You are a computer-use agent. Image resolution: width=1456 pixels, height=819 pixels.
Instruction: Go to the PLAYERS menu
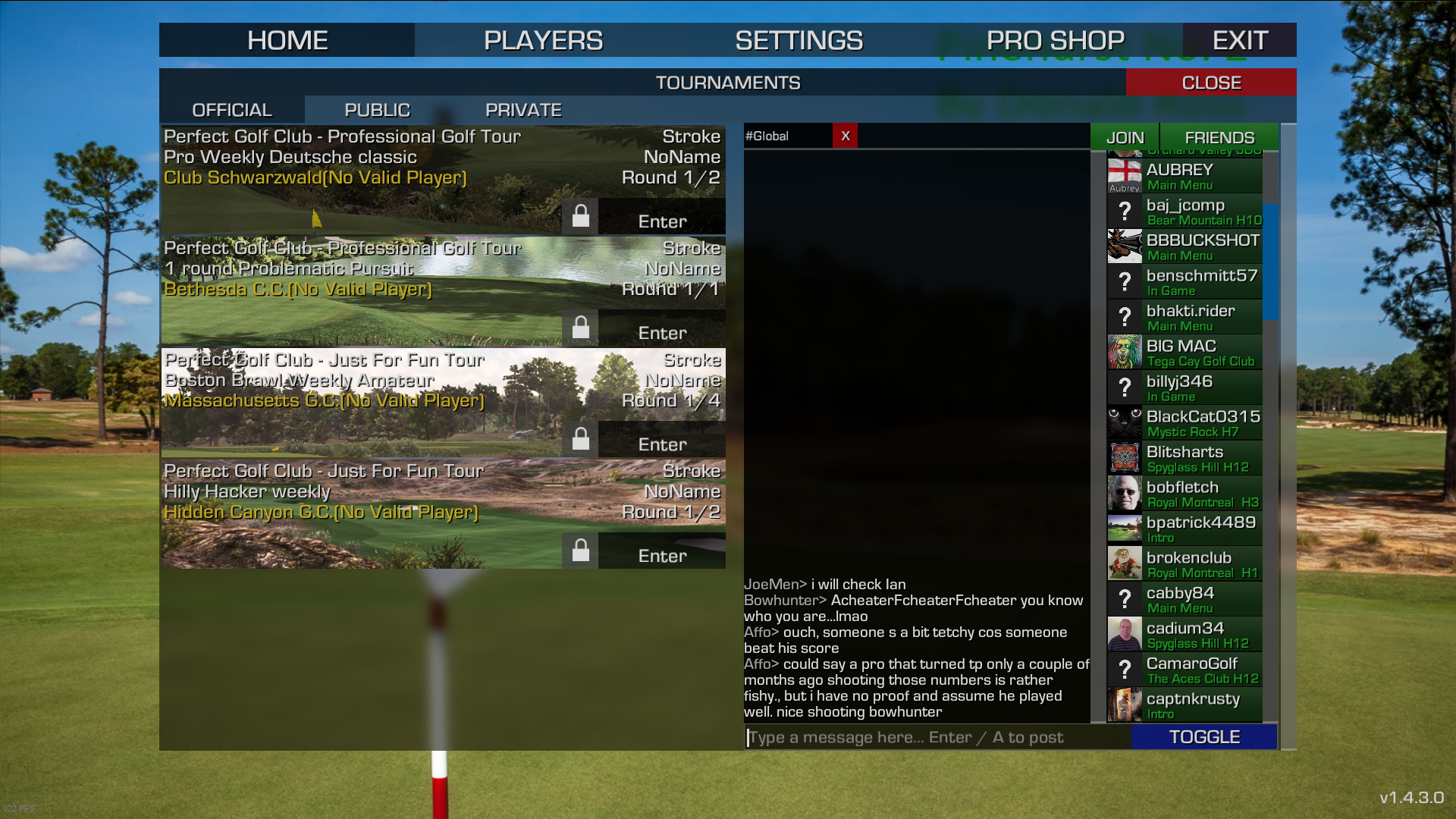[543, 40]
